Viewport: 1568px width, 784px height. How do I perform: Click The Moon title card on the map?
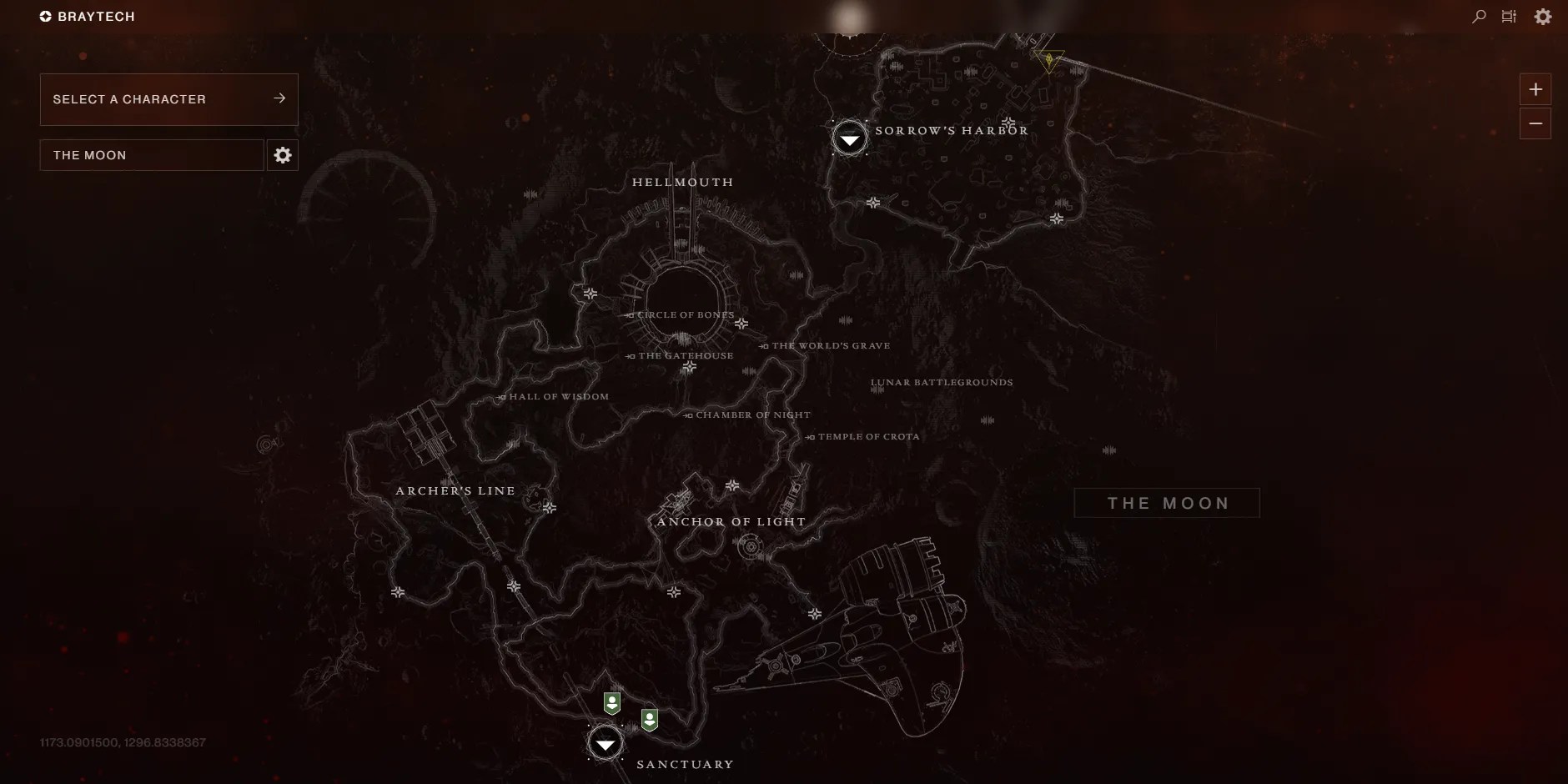click(x=1166, y=503)
